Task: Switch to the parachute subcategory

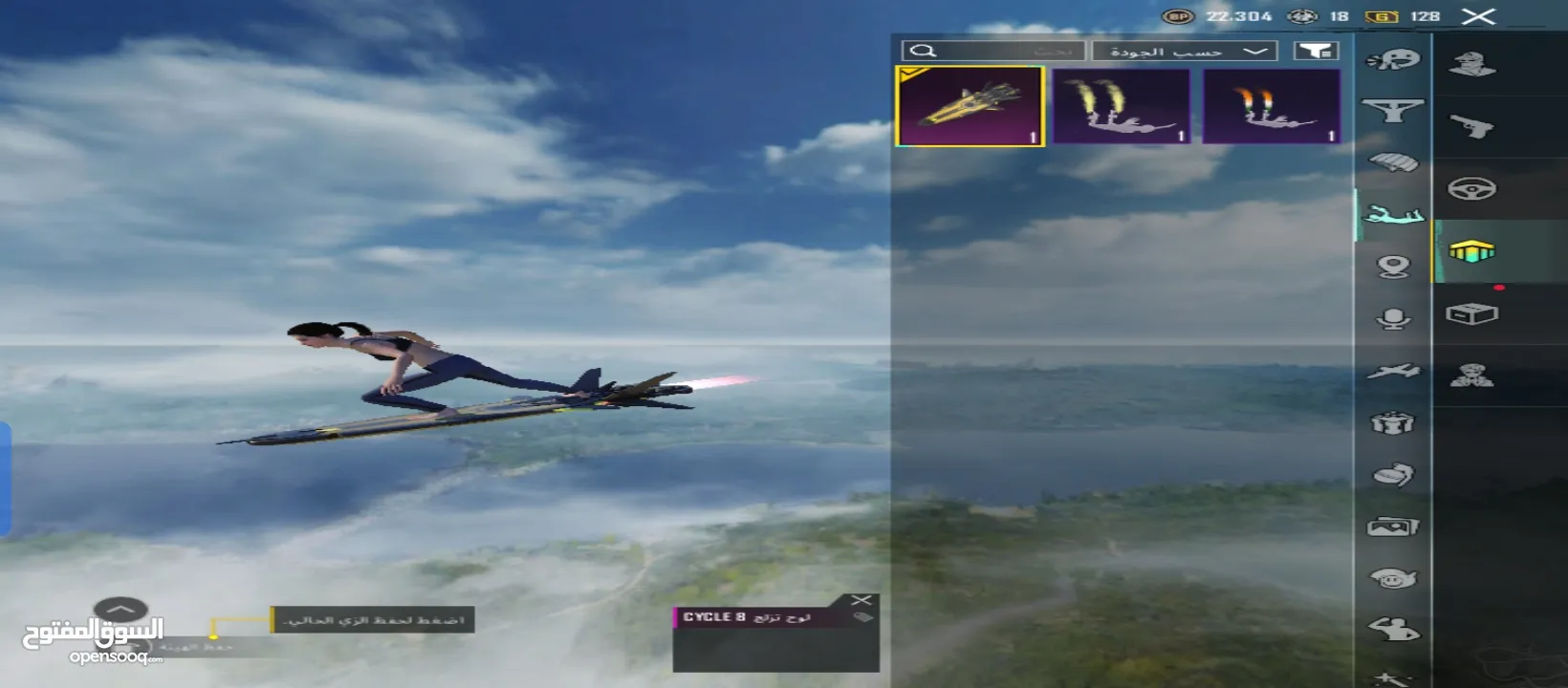Action: click(x=1393, y=162)
